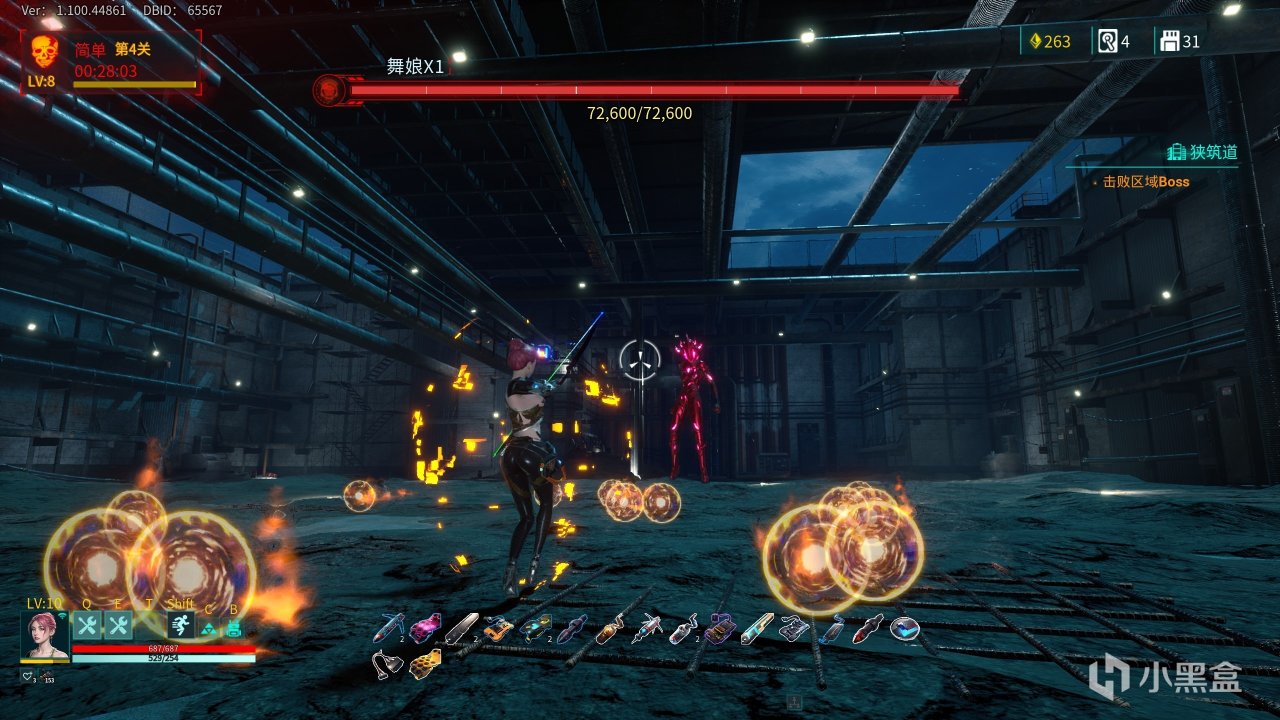Select the cyan-striped blade item icon
Viewport: 1280px width, 720px height.
coord(757,628)
